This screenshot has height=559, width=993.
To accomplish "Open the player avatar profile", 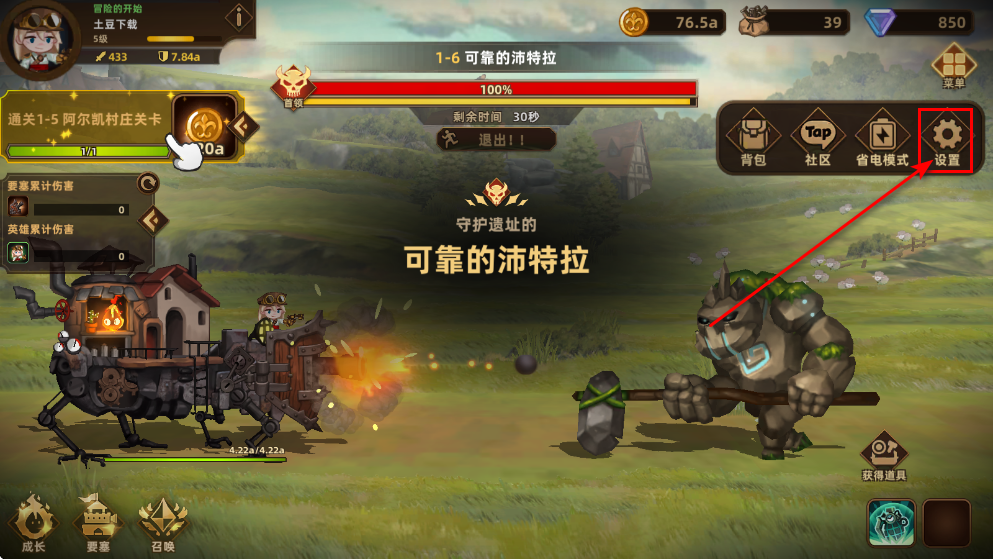I will [x=40, y=38].
